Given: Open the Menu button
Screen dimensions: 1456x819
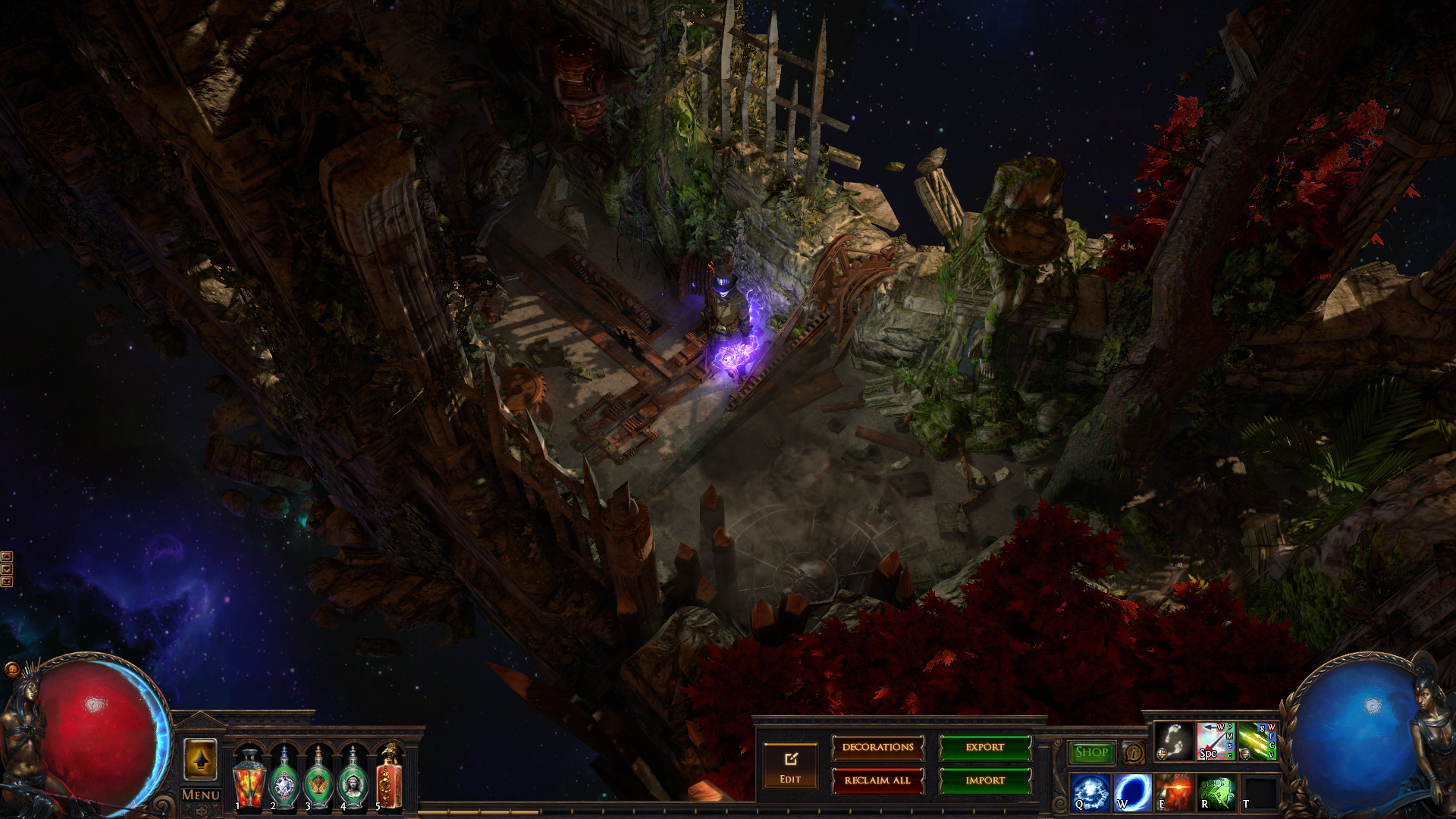Looking at the screenshot, I should point(201,795).
